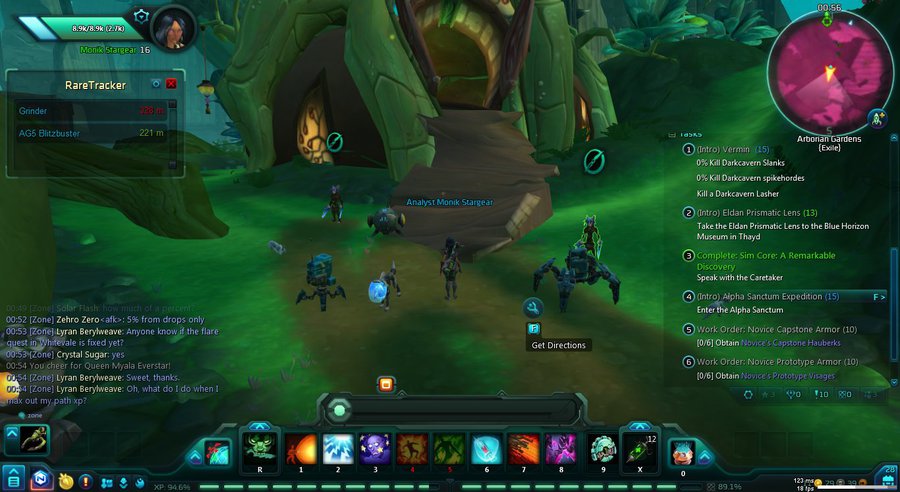Viewport: 900px width, 492px height.
Task: Select the Vermin quest in the tracker
Action: [724, 150]
